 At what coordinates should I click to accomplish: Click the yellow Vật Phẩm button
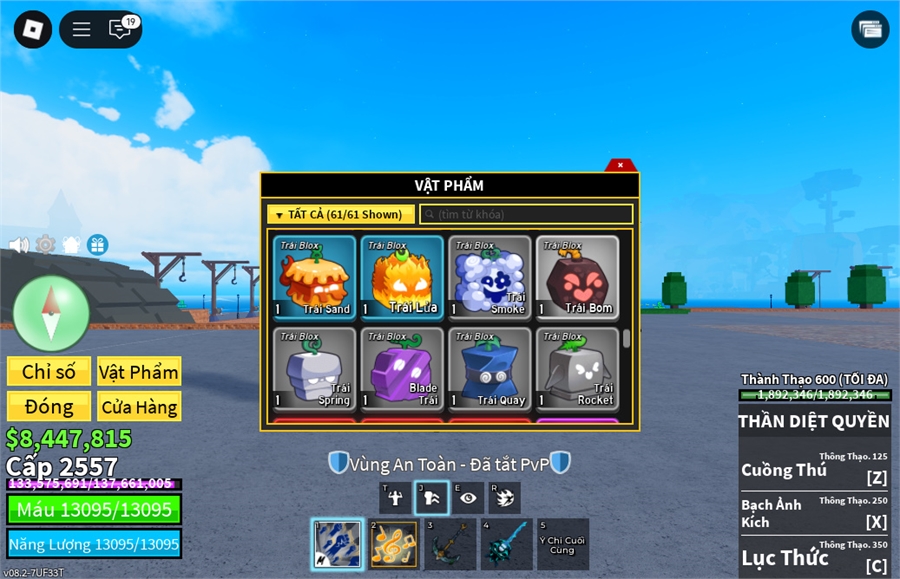[x=139, y=372]
